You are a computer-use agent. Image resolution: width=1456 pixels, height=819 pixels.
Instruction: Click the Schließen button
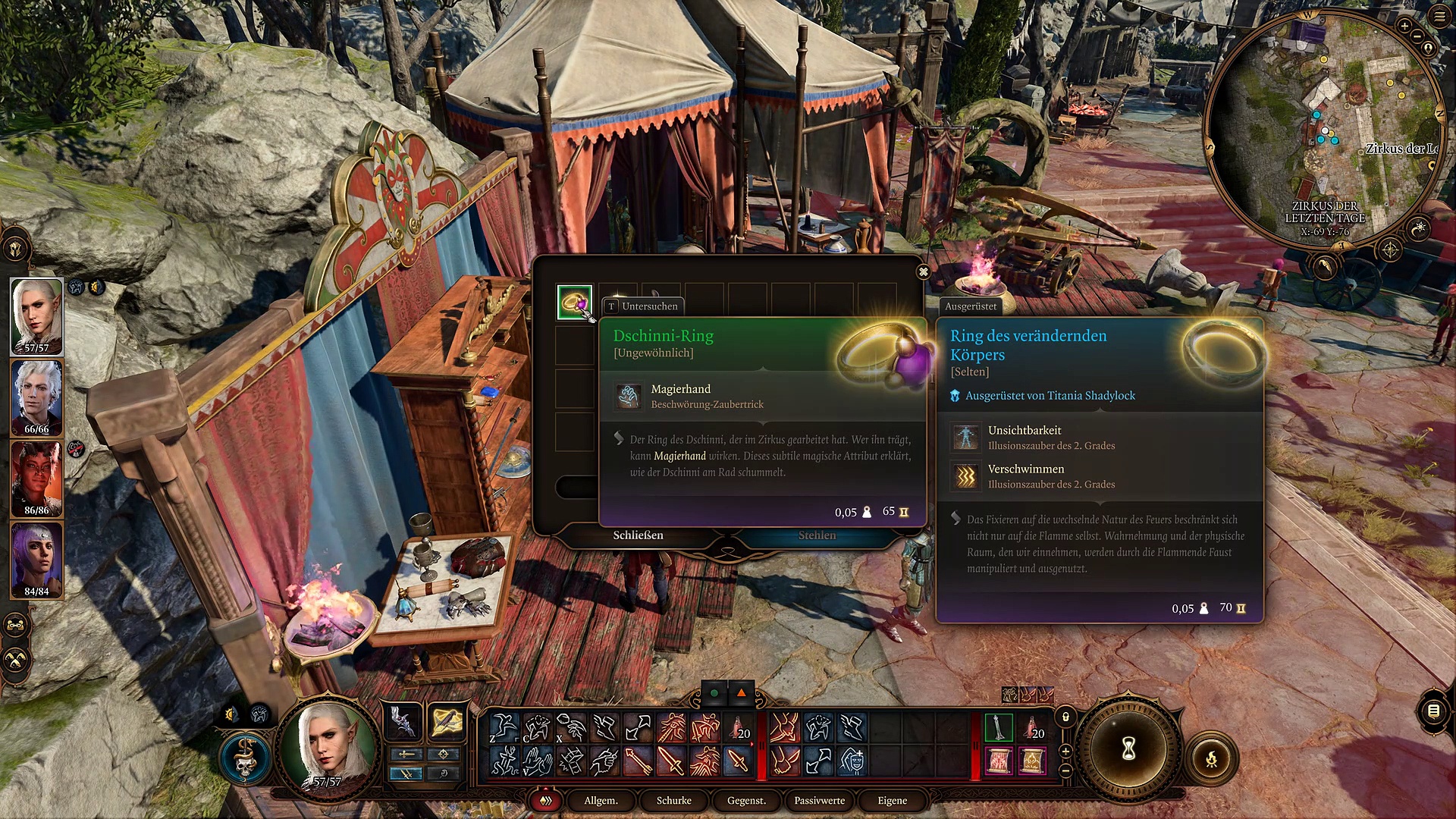pyautogui.click(x=638, y=535)
